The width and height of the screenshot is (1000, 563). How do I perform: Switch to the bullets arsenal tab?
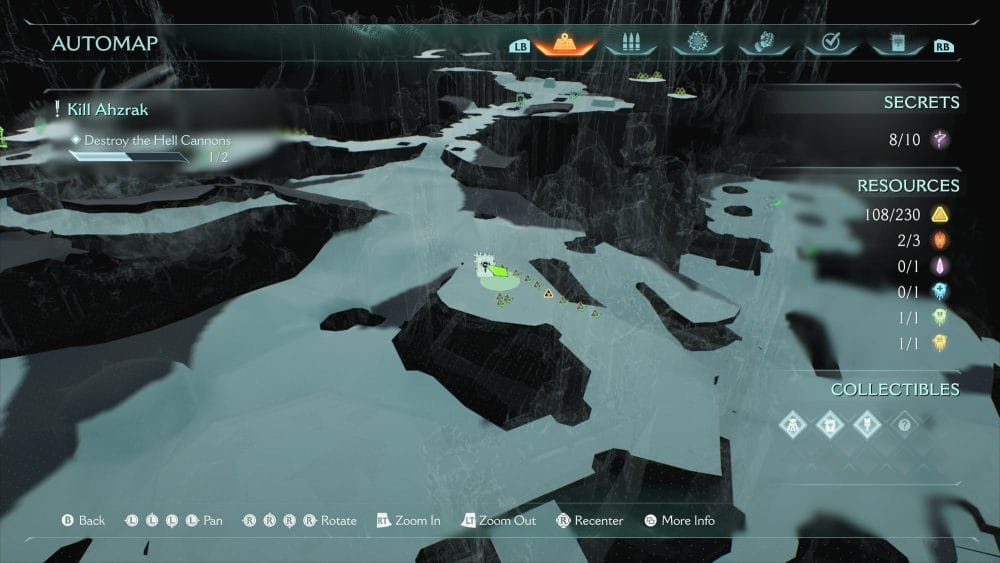pos(631,43)
